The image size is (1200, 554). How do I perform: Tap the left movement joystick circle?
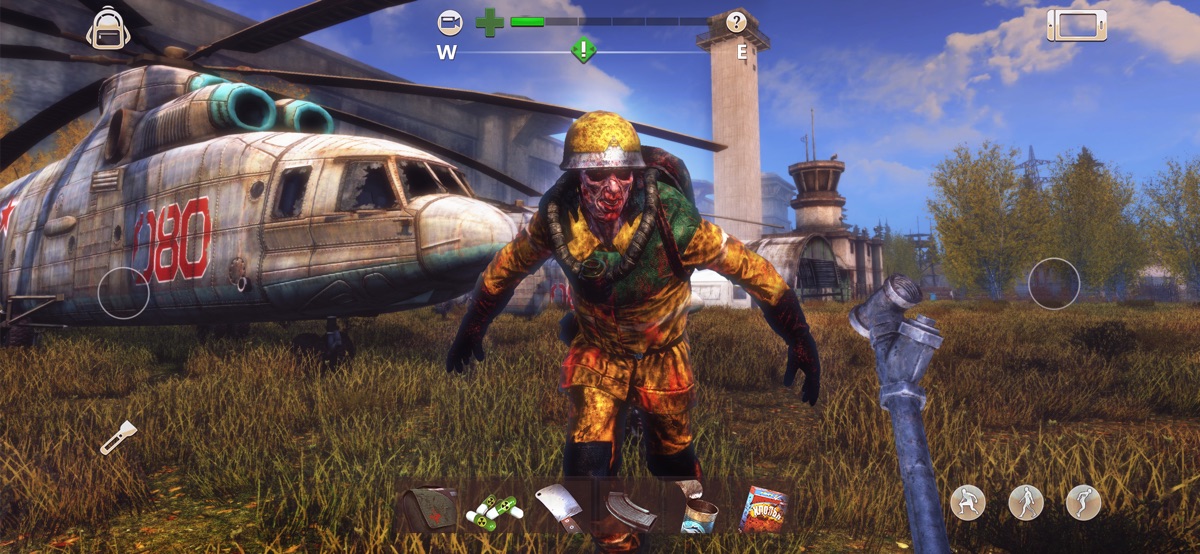tap(124, 294)
